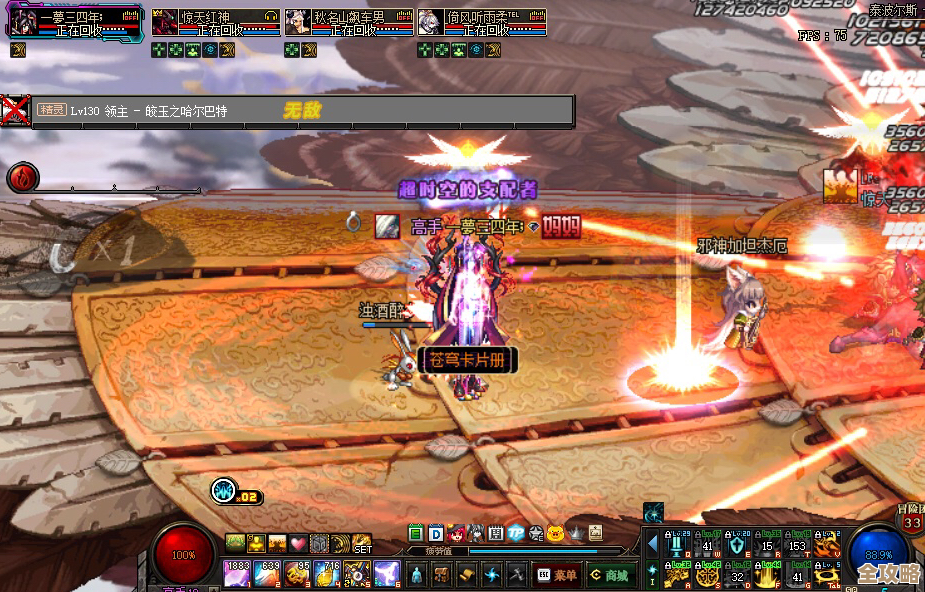The height and width of the screenshot is (592, 925).
Task: Select party member 倚风听雨柔's frame
Action: 481,24
